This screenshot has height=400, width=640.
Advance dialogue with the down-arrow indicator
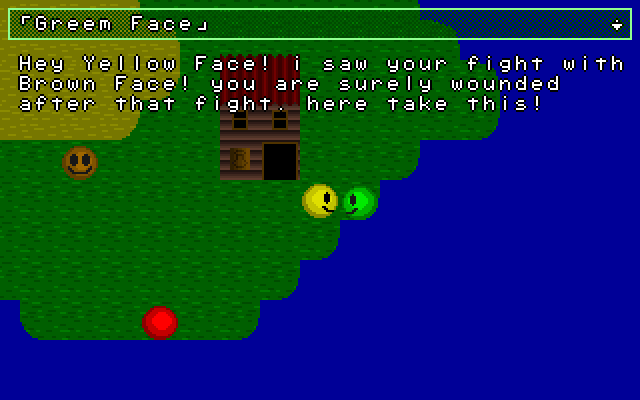(616, 24)
